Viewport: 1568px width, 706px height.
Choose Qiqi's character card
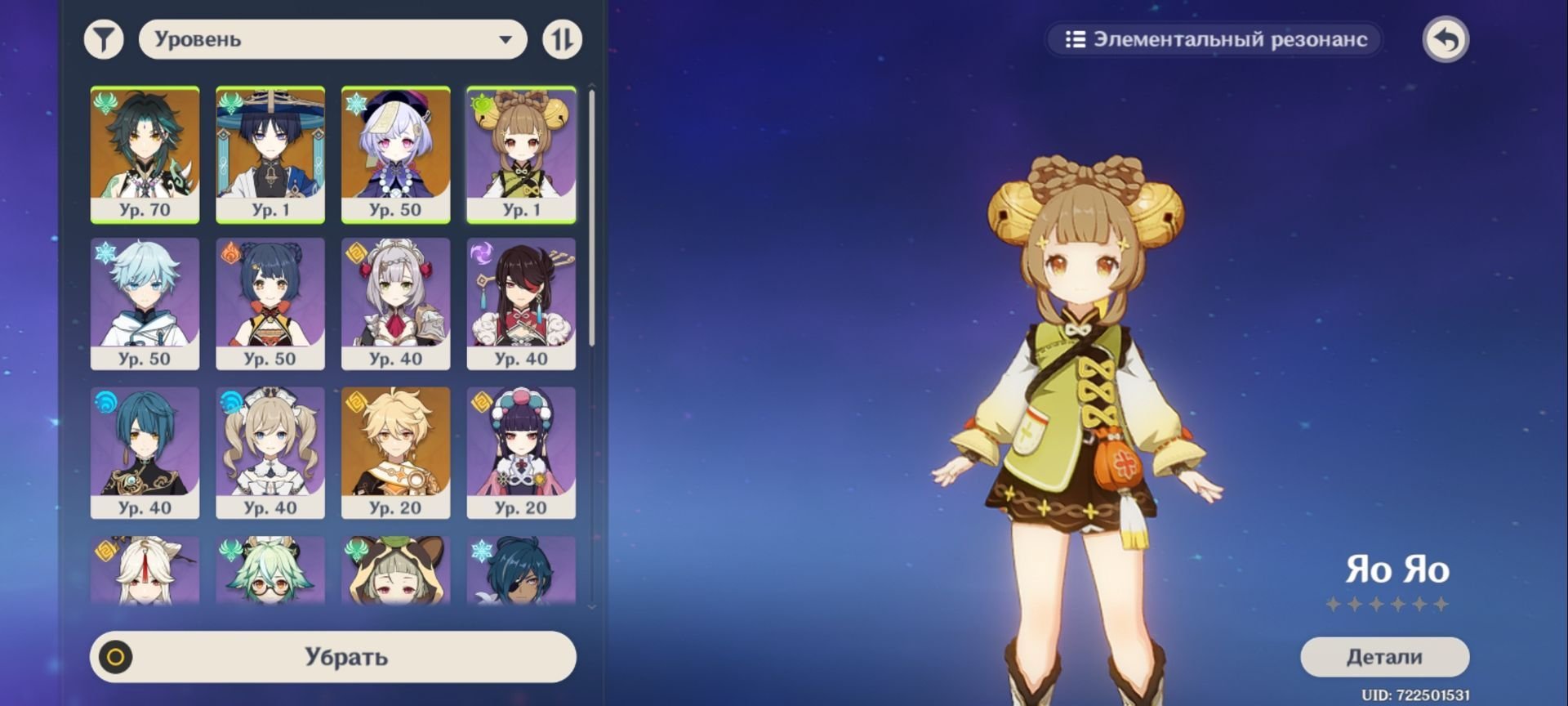pos(395,154)
